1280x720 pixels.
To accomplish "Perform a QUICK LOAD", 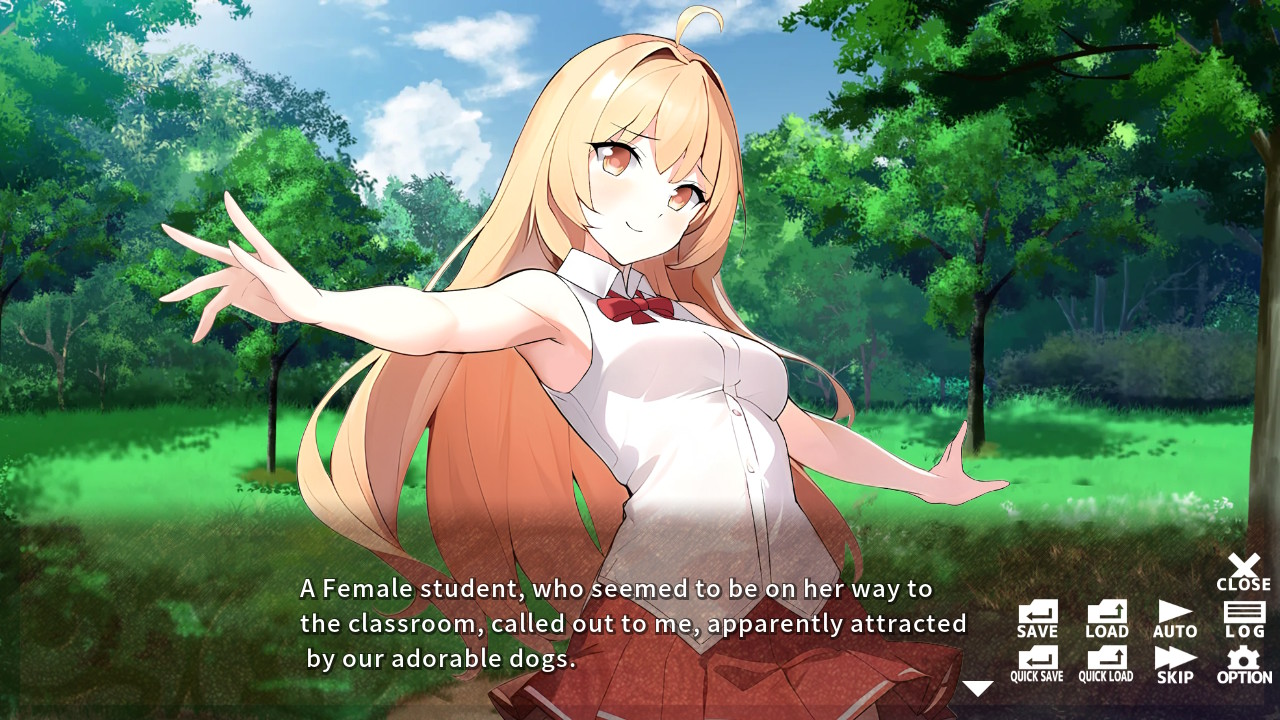I will [1105, 662].
